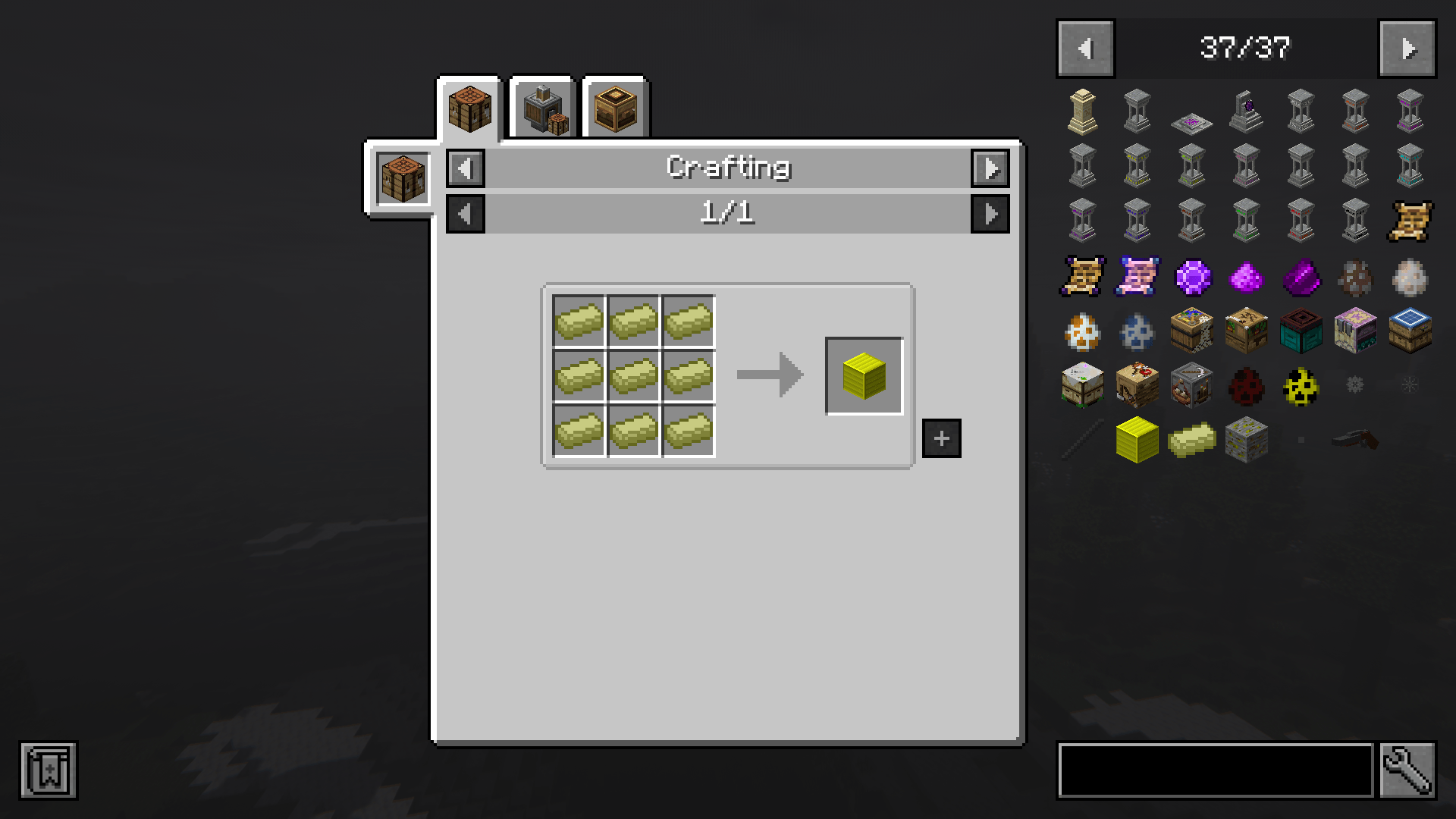Click the highlighted crafting table workstation icon
Image resolution: width=1456 pixels, height=819 pixels.
coord(402,178)
